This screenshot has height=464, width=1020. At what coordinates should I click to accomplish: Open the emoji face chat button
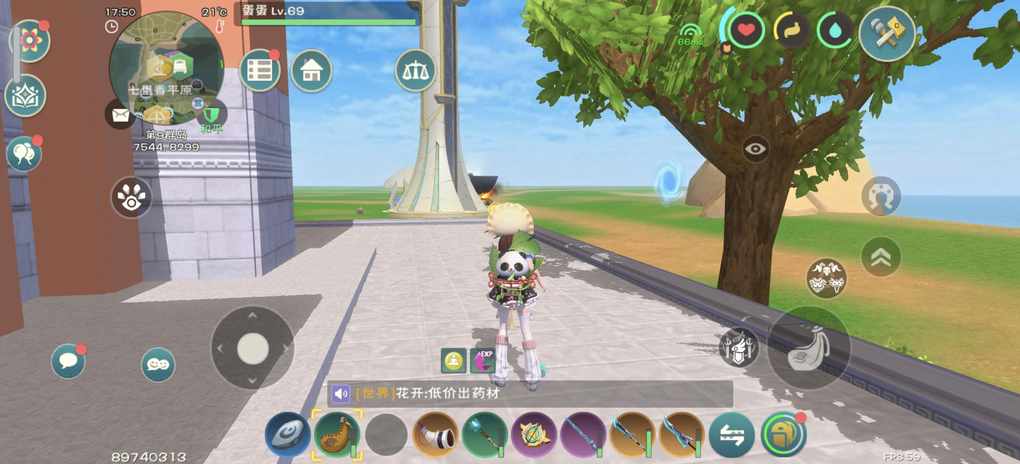click(158, 365)
